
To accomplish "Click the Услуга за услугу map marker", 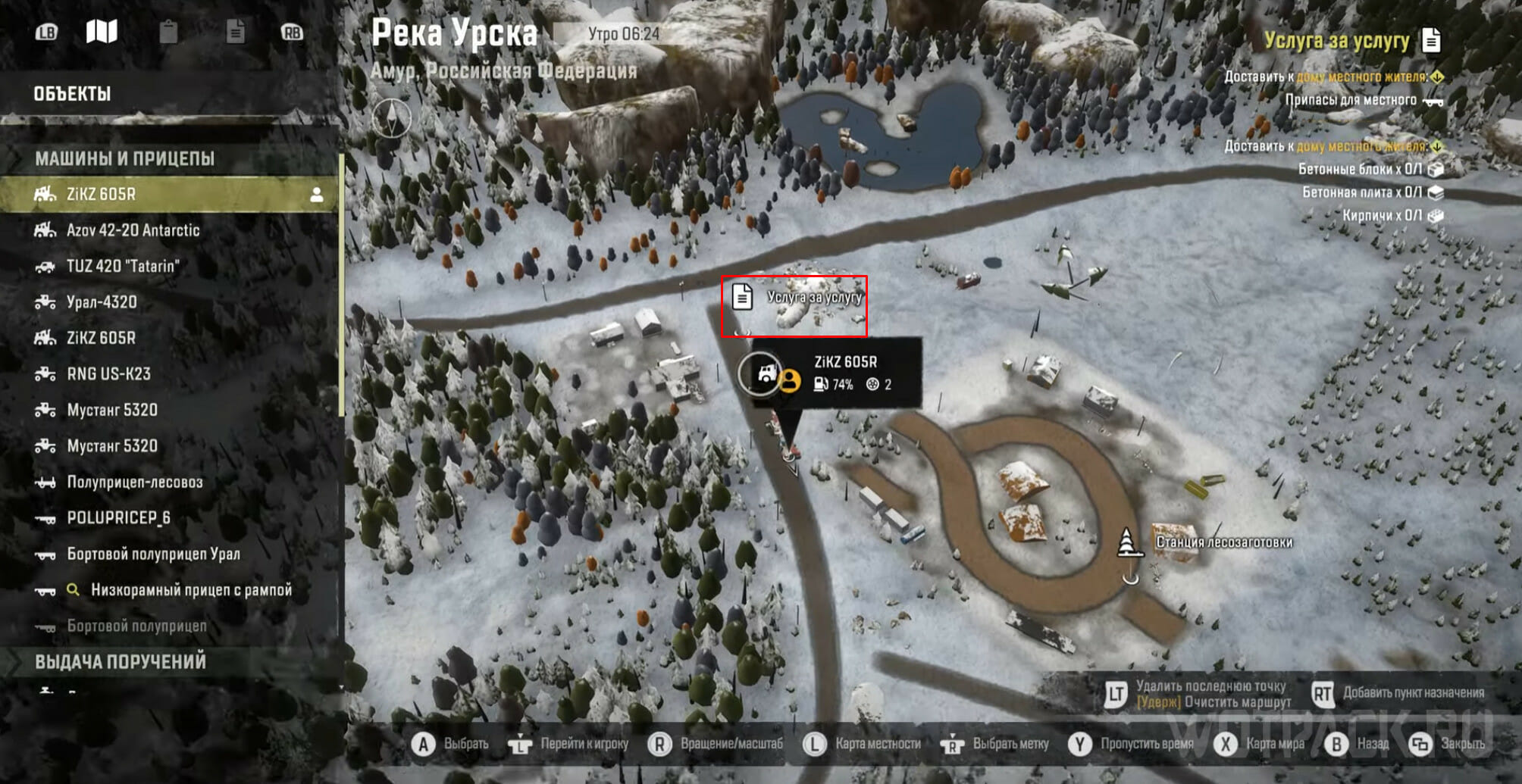I will point(742,297).
